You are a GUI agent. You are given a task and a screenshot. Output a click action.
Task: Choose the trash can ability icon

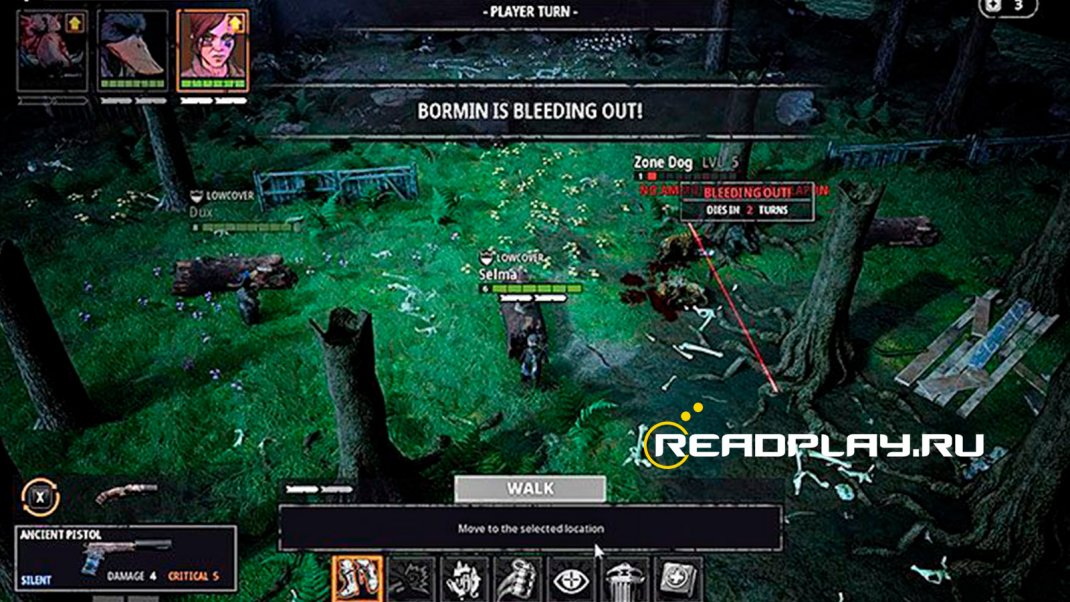(625, 580)
